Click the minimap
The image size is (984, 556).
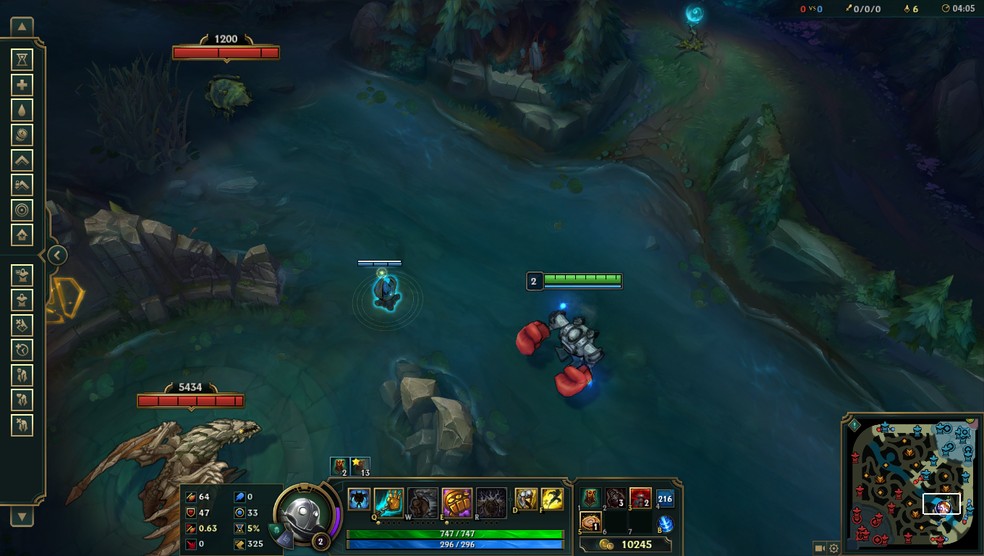point(910,482)
